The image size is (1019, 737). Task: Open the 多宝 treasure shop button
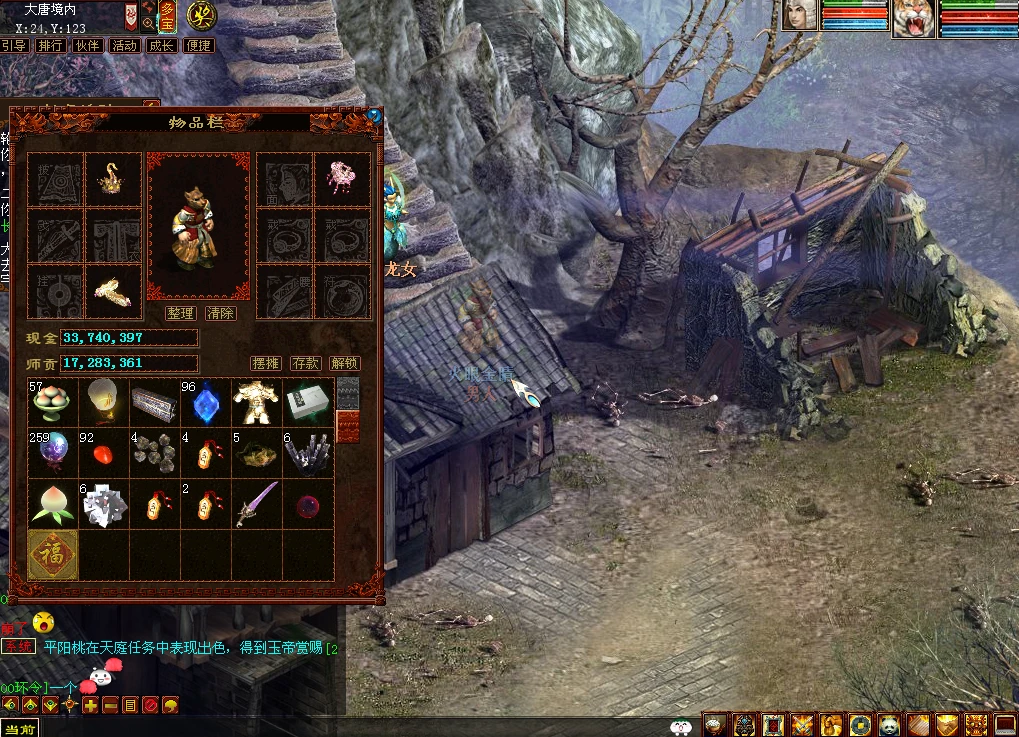coord(167,15)
